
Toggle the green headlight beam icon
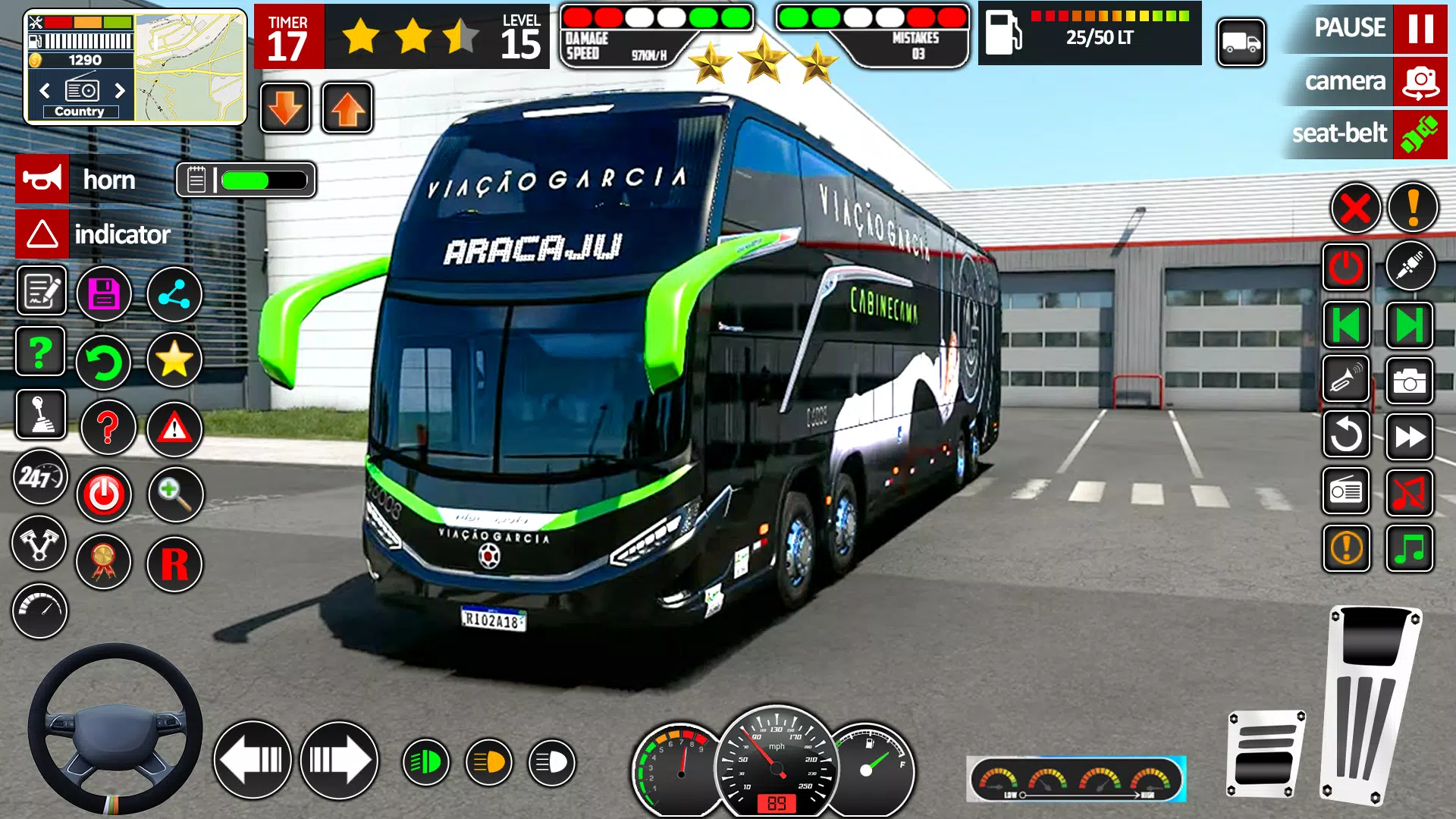[x=425, y=761]
